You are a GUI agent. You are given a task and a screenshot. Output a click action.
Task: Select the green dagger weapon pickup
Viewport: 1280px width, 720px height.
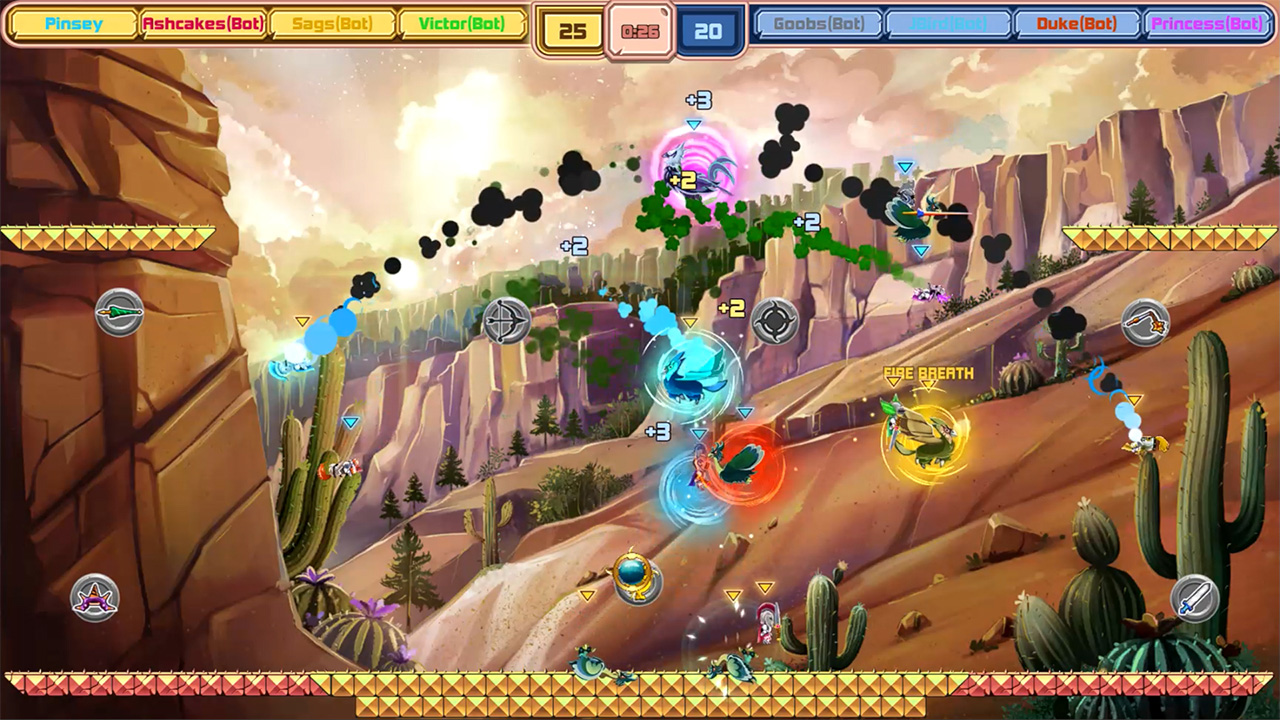120,311
